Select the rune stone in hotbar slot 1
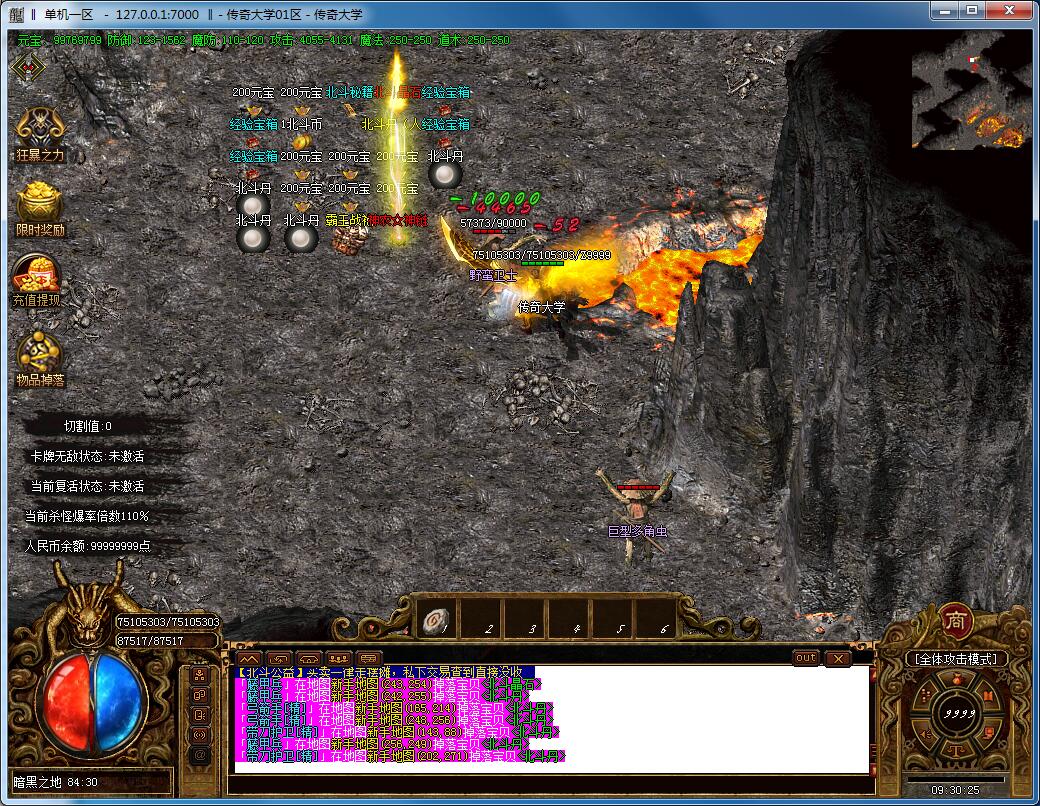The height and width of the screenshot is (806, 1040). [x=434, y=620]
